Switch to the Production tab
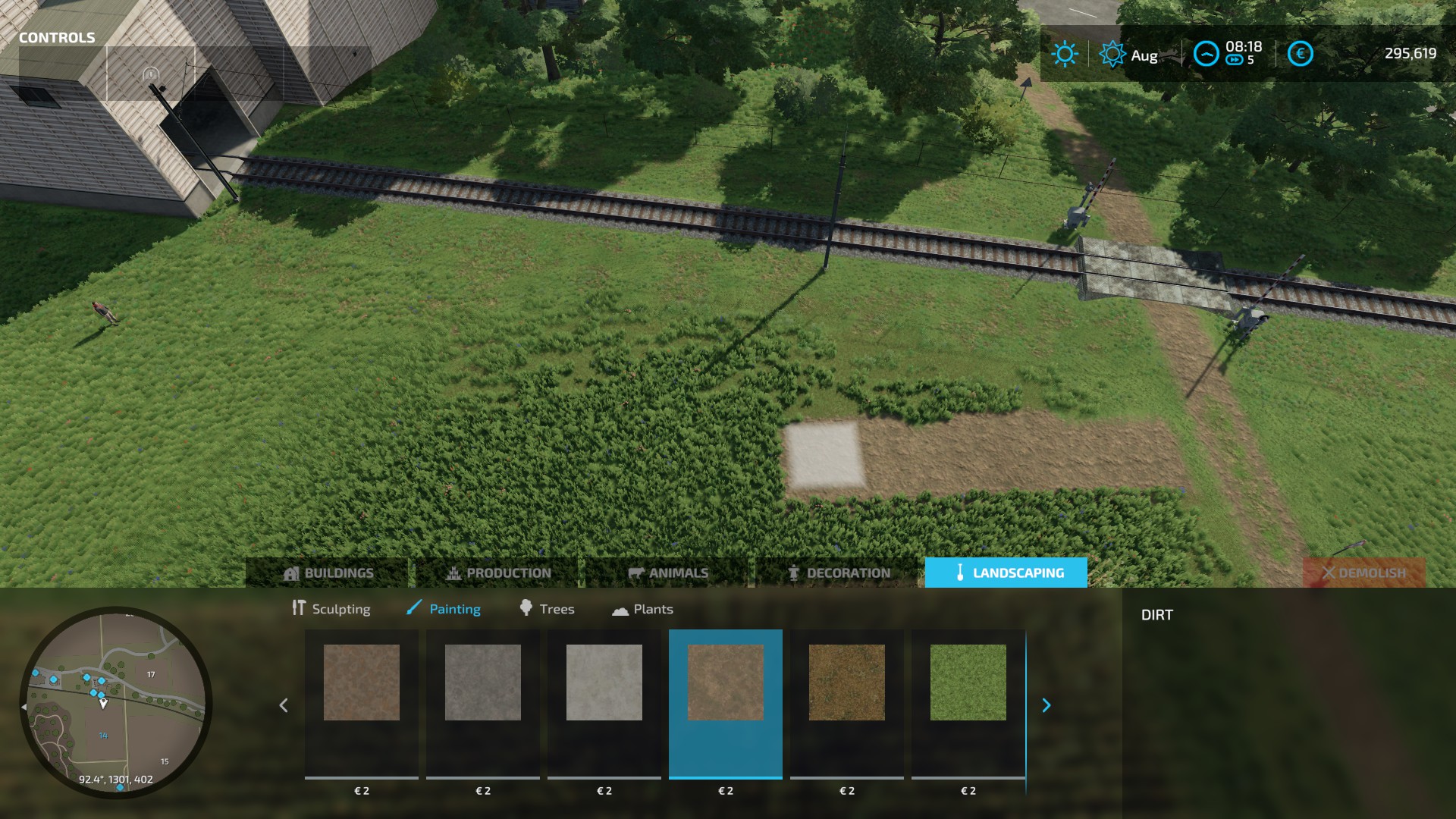 (x=498, y=573)
